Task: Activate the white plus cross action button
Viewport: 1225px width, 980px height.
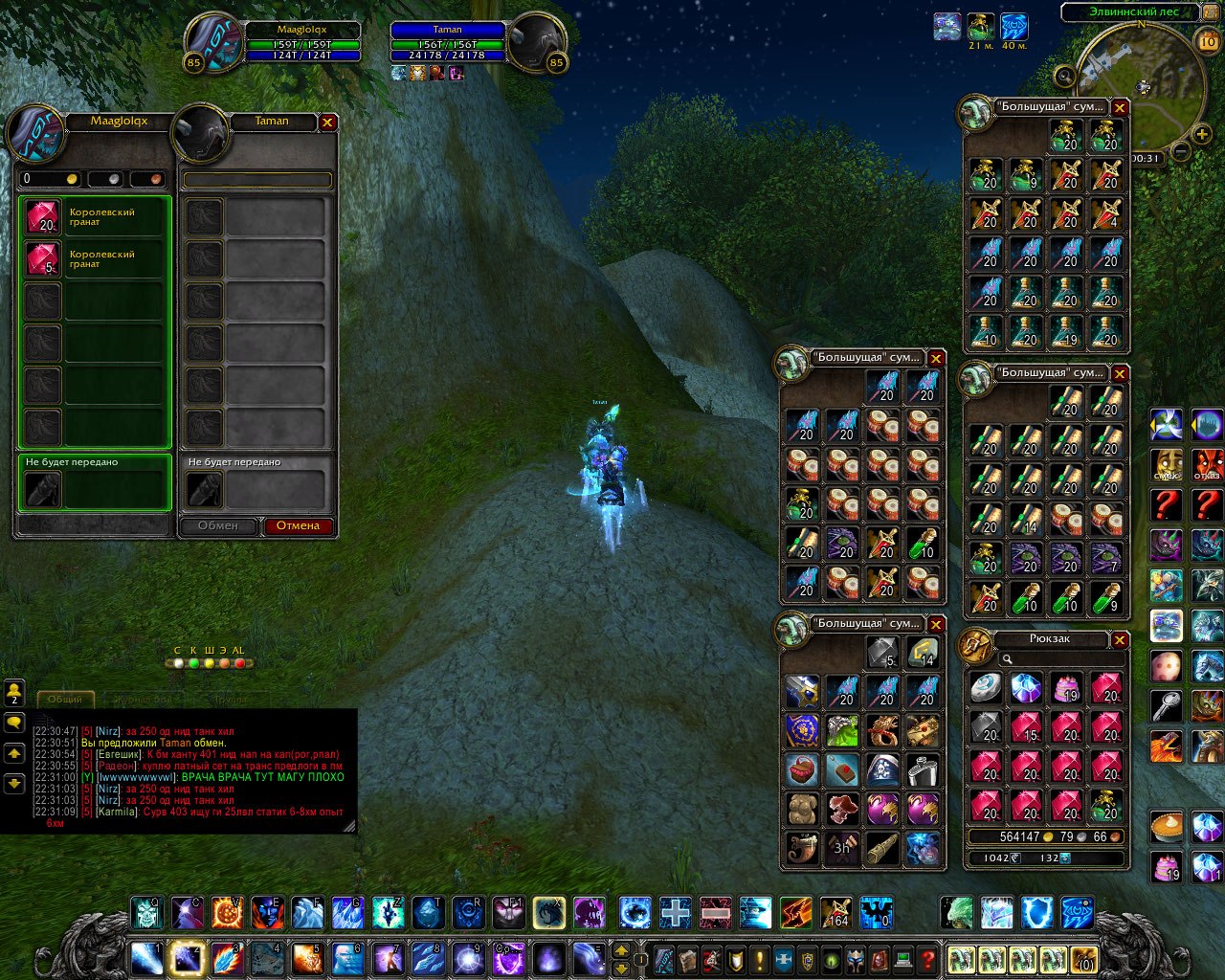Action: (675, 913)
